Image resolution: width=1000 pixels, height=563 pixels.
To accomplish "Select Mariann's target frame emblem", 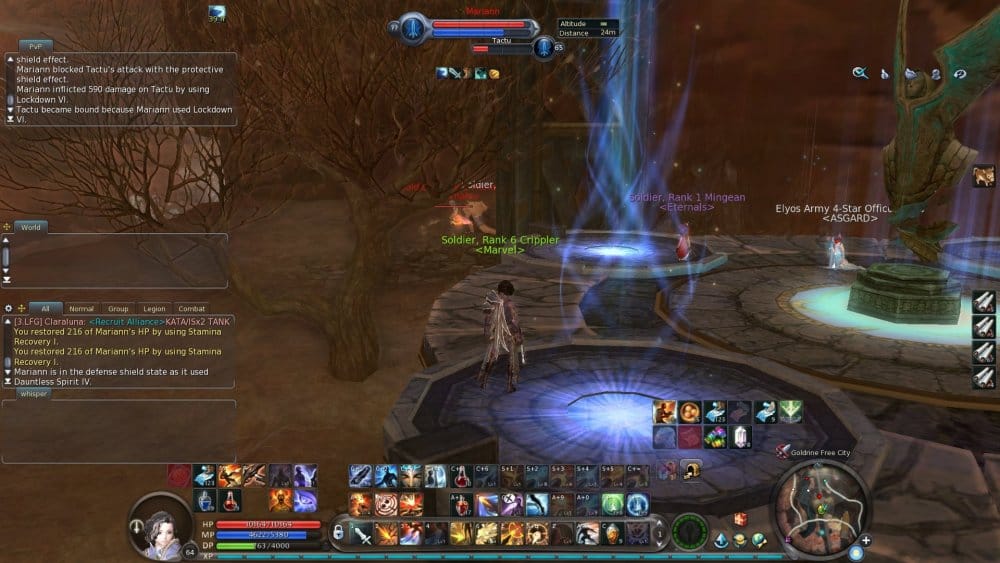I will tap(414, 29).
